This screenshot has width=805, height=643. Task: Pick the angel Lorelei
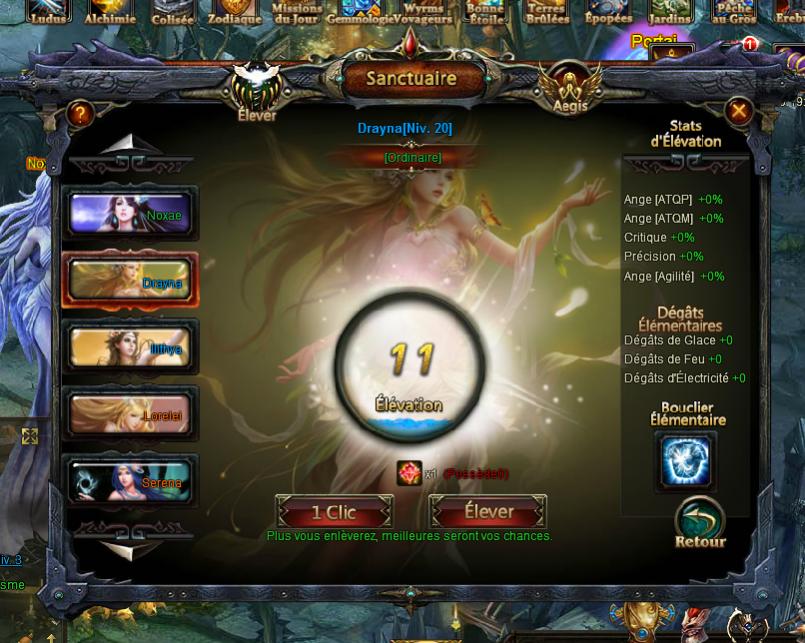pos(132,413)
